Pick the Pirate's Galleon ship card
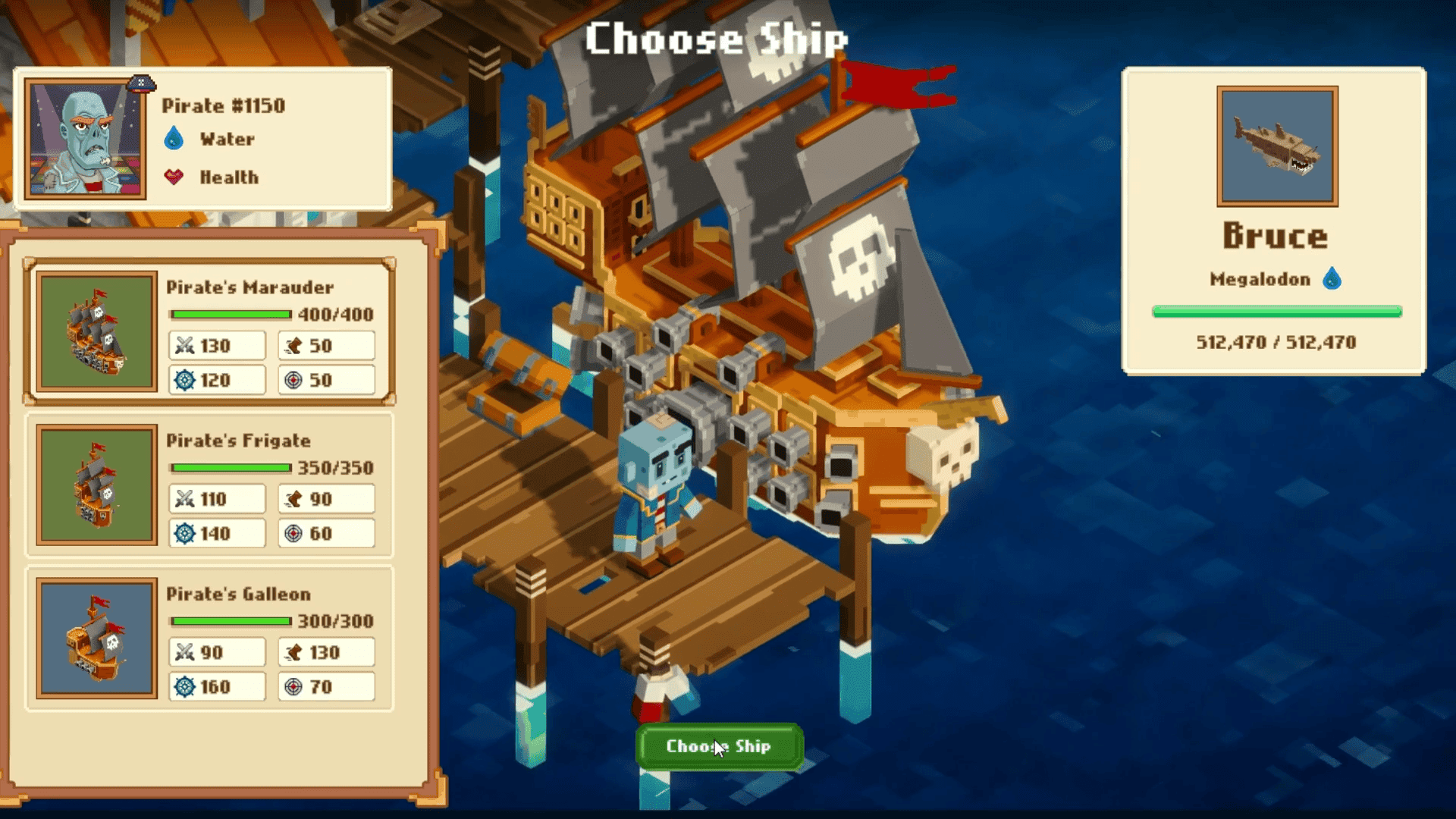 pyautogui.click(x=209, y=639)
